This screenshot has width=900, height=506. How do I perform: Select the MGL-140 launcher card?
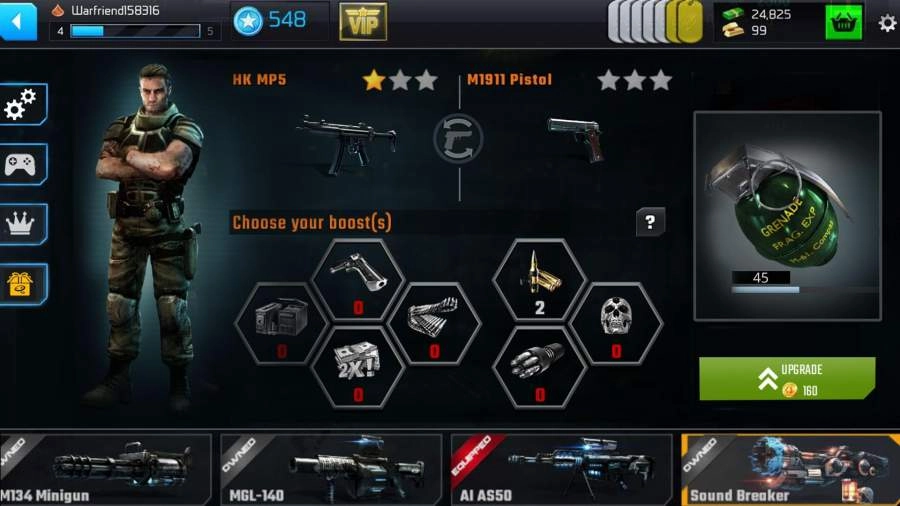331,469
